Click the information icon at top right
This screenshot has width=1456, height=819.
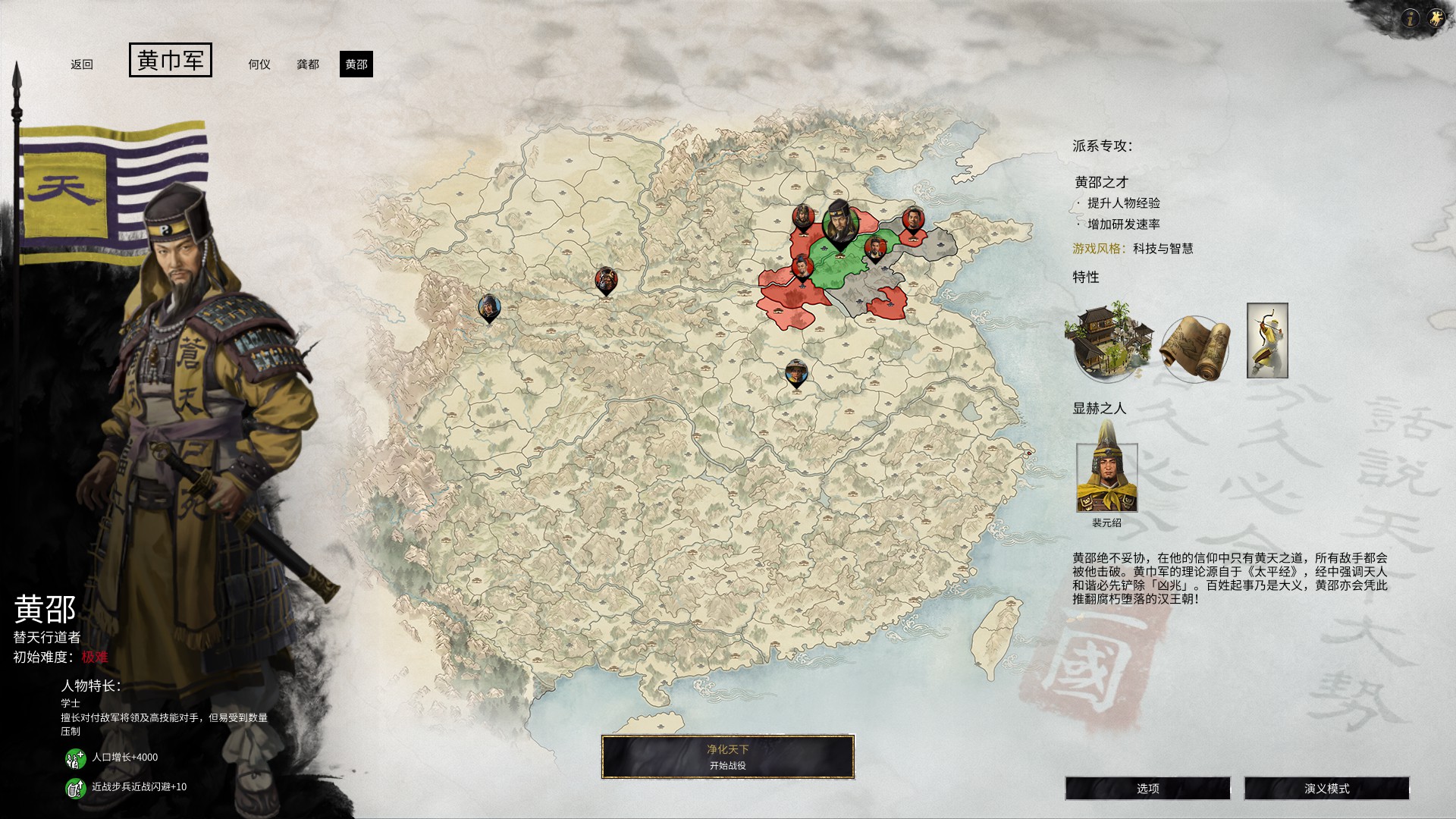pyautogui.click(x=1411, y=17)
